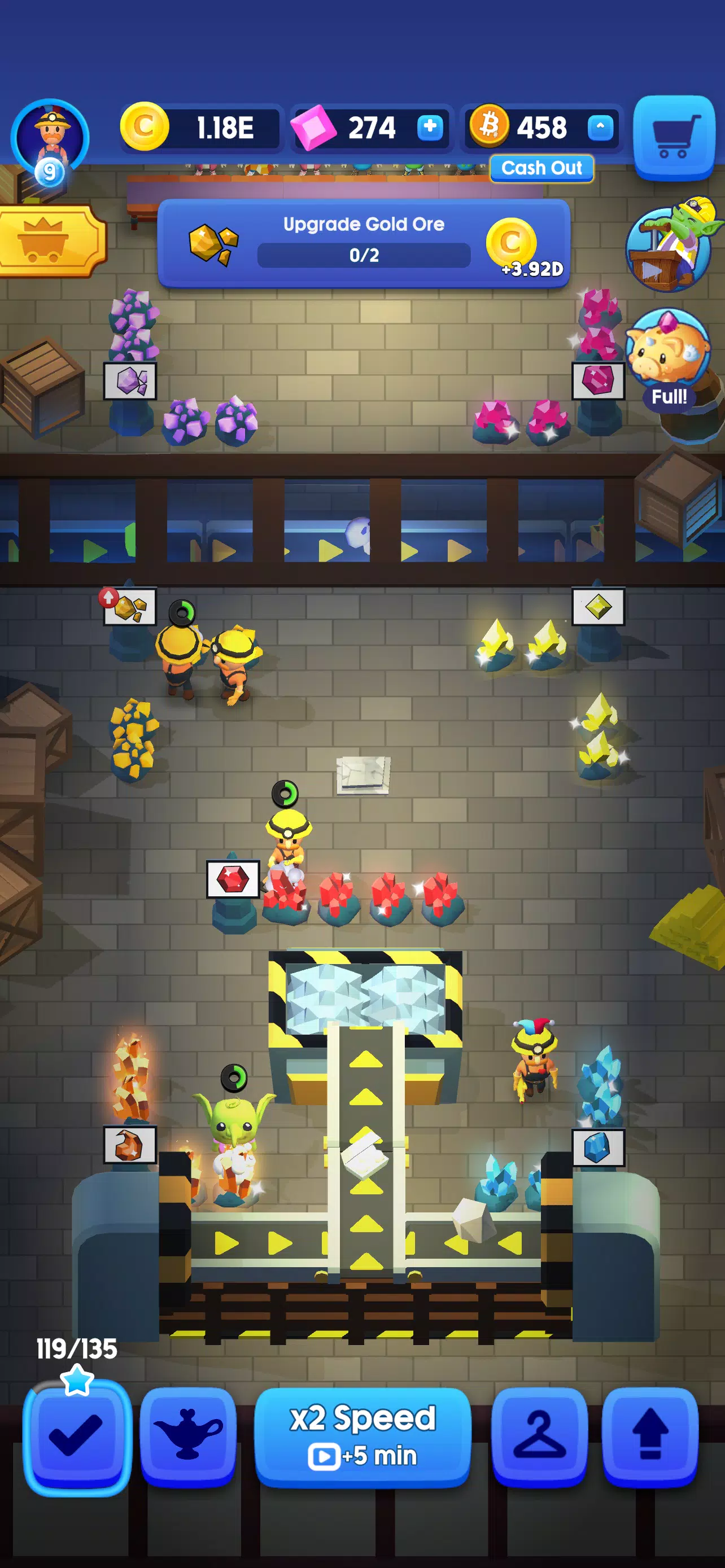Select the mine cart ticket
The image size is (725, 1568).
coord(49,242)
